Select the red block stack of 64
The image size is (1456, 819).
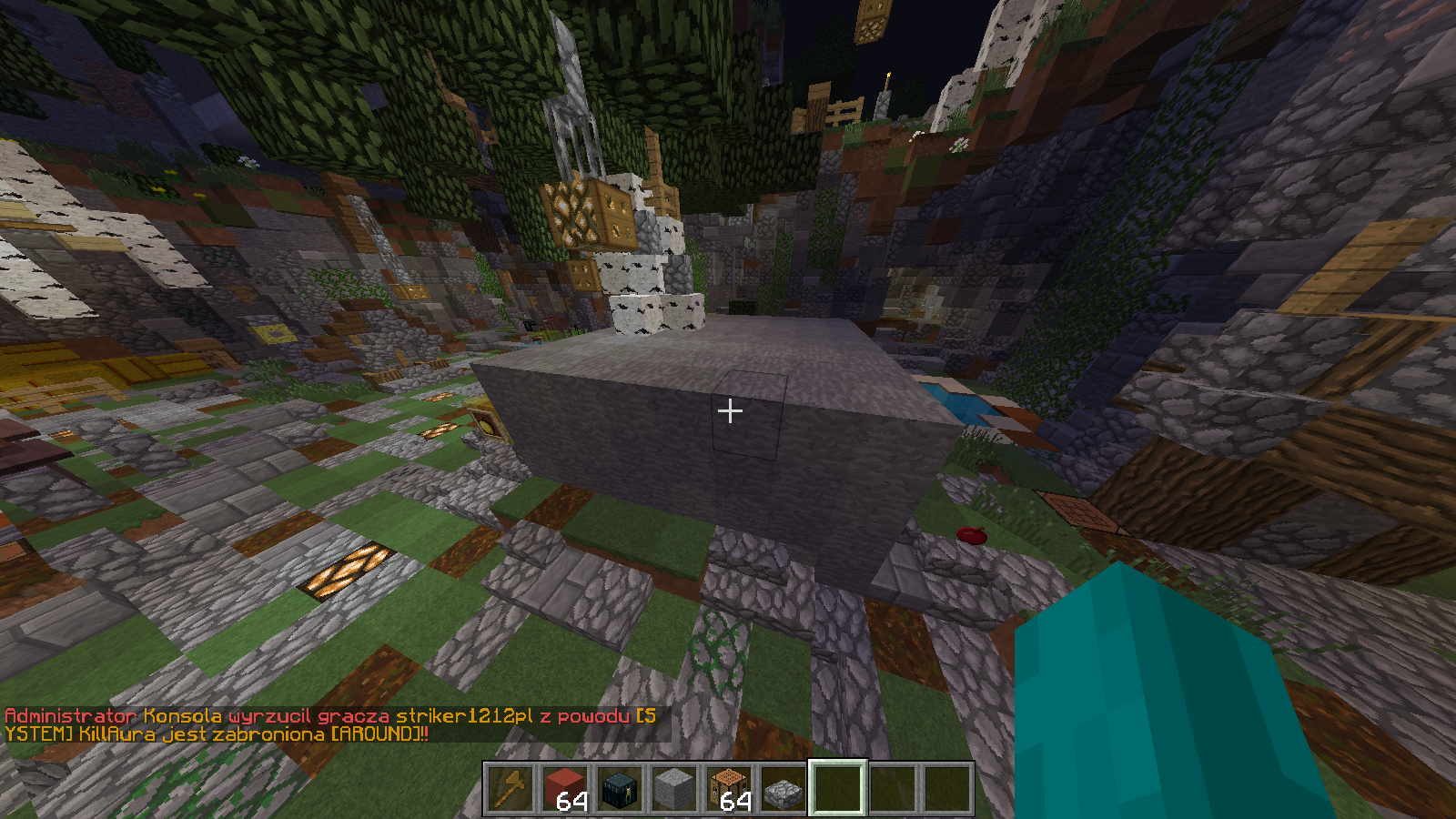pyautogui.click(x=565, y=788)
